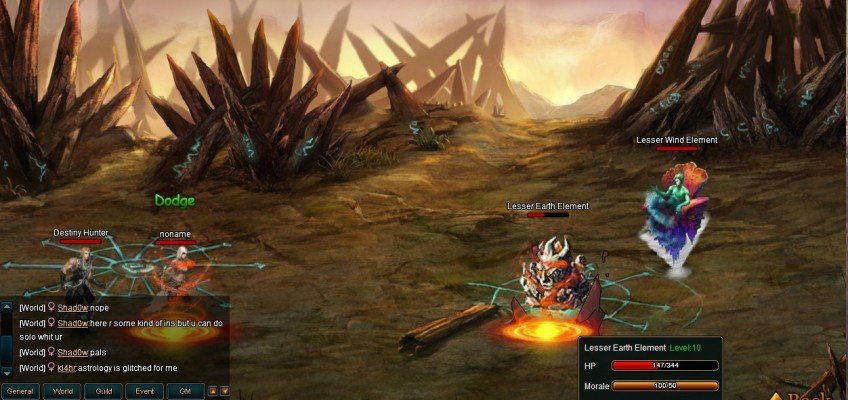848x400 pixels.
Task: Click the orange down-arrow button beside GM tab
Action: click(225, 391)
